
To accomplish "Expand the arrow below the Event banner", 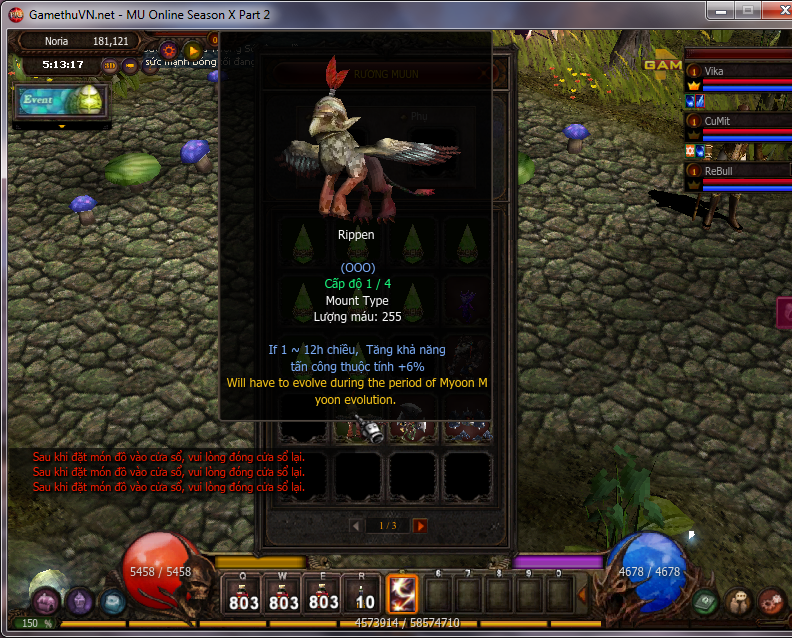I will pyautogui.click(x=62, y=126).
